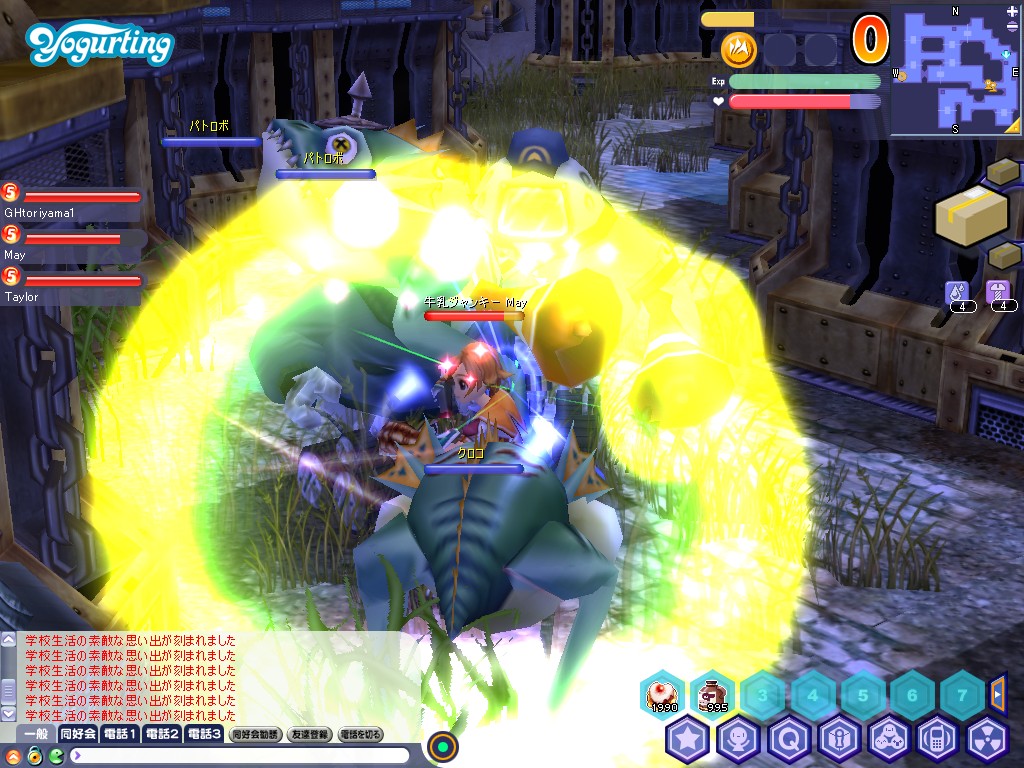Switch to the 一般 chat tab
Screen dimensions: 1024x768
(36, 734)
